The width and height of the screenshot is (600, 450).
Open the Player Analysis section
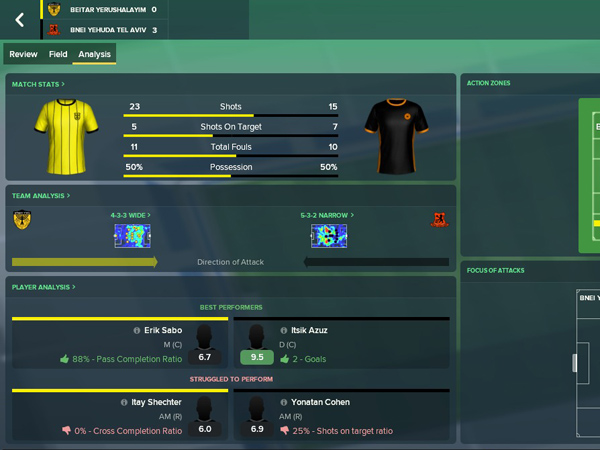click(43, 287)
